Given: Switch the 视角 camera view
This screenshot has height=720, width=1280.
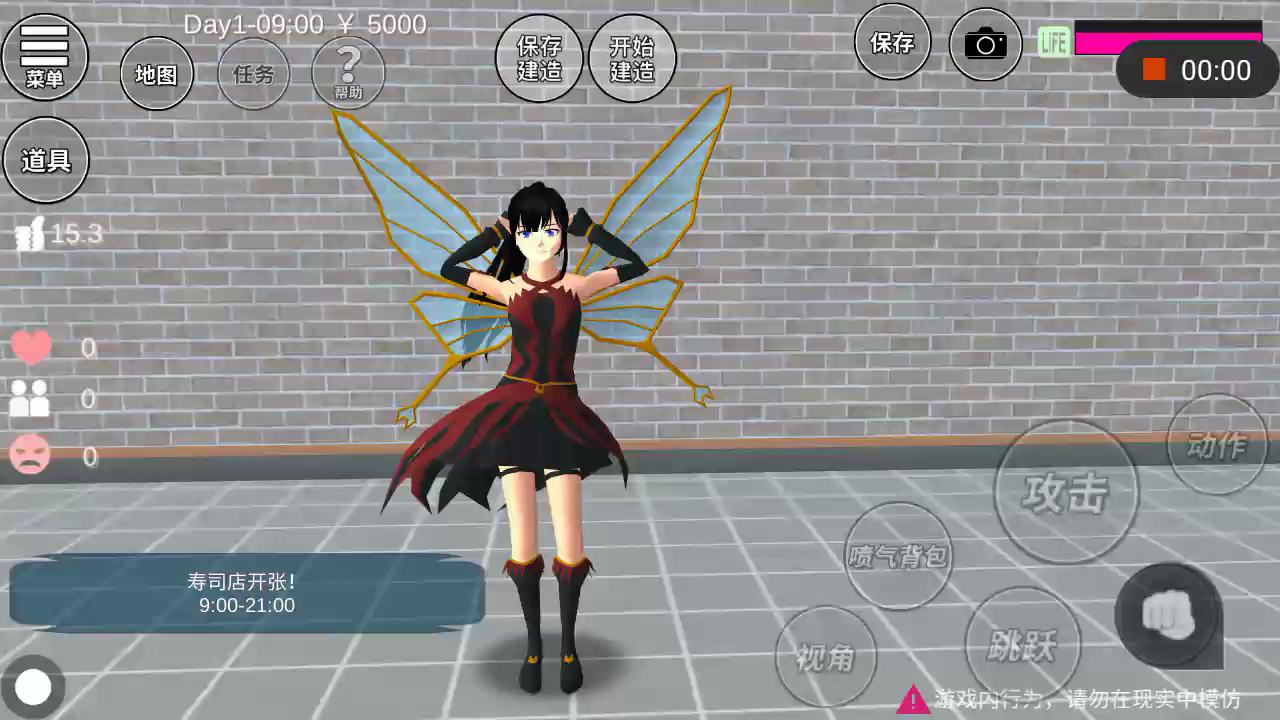Looking at the screenshot, I should (x=825, y=657).
